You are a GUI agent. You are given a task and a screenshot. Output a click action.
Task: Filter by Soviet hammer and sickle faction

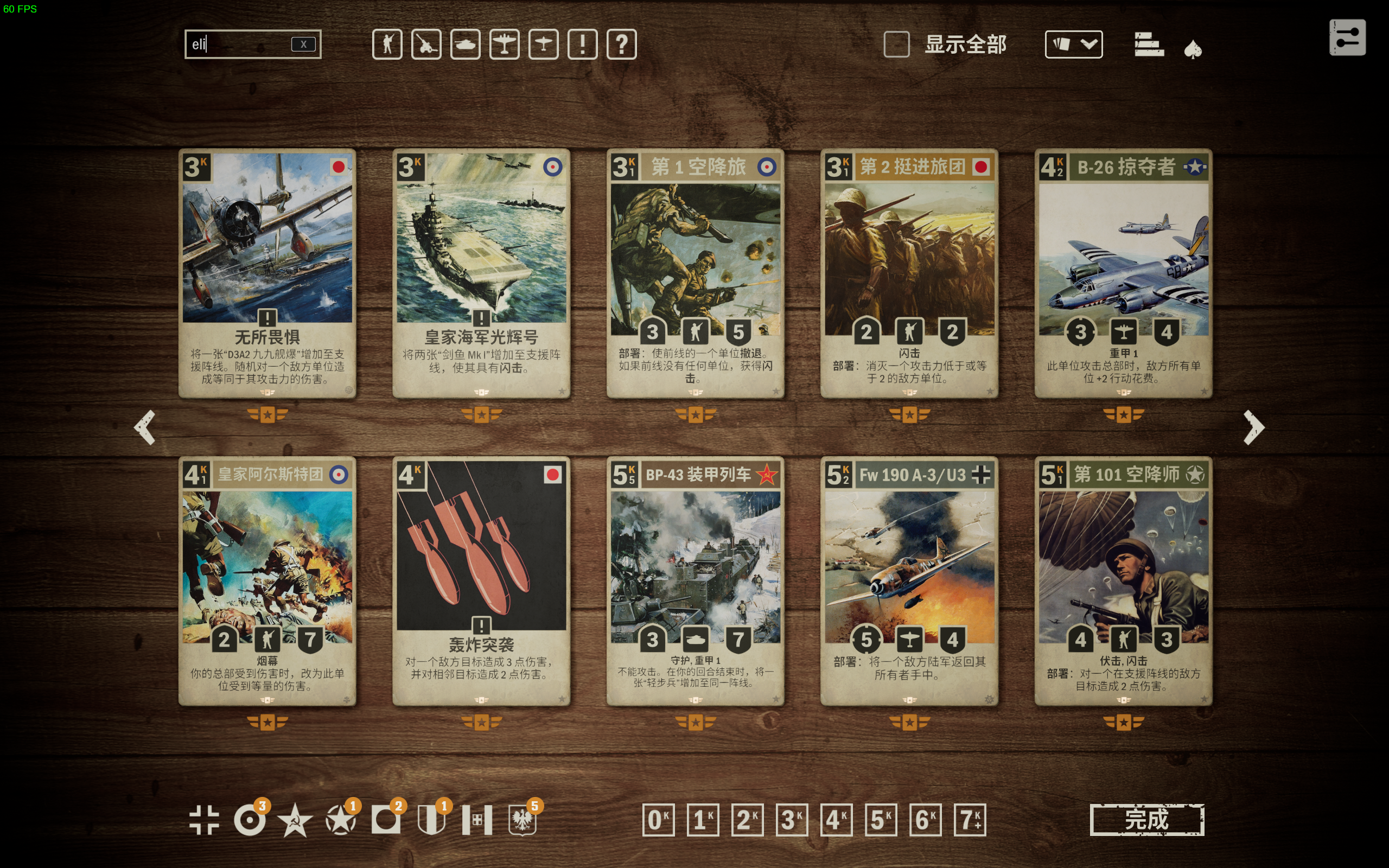[x=295, y=820]
